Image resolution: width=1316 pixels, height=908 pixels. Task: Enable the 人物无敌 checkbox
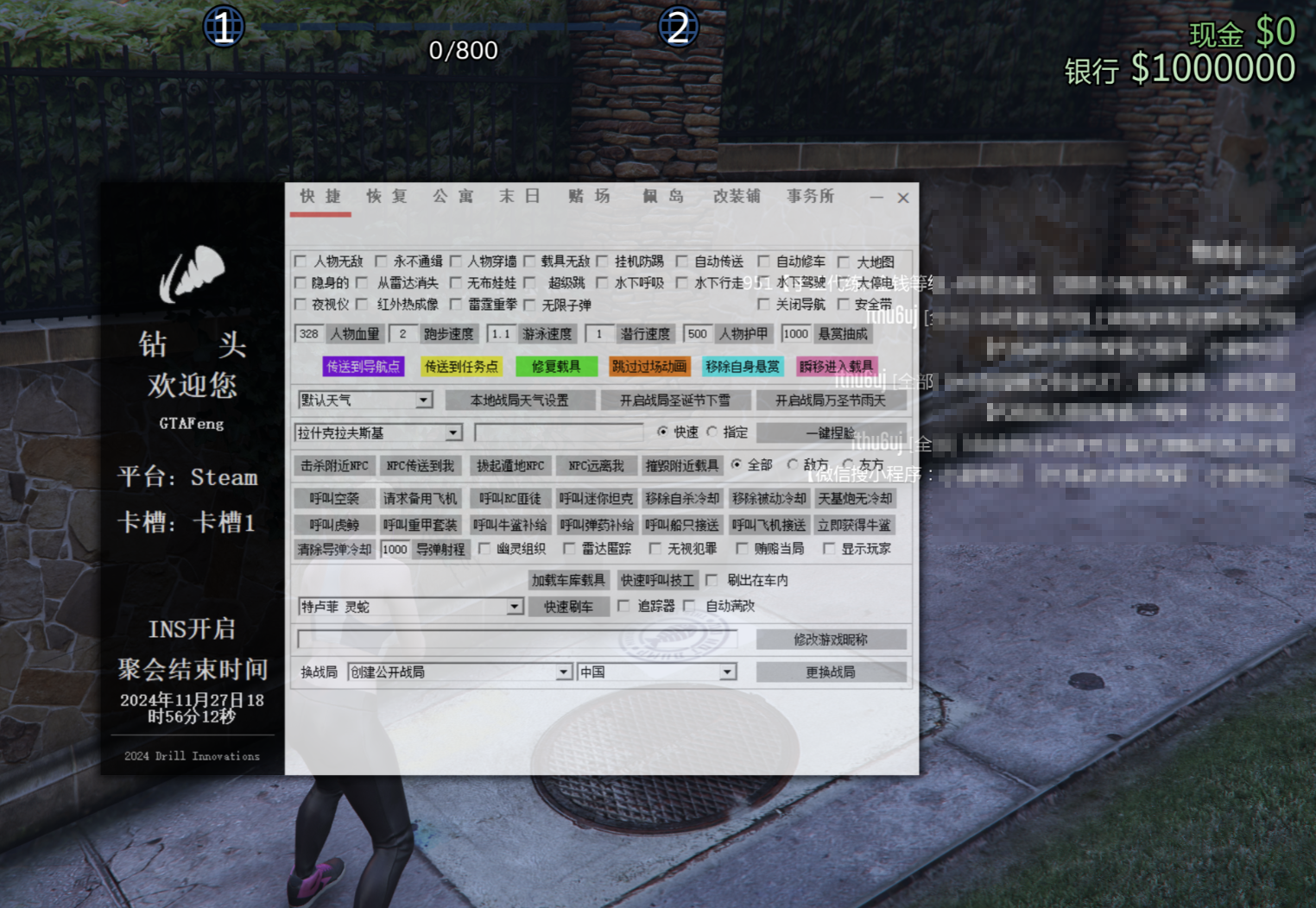[x=301, y=261]
